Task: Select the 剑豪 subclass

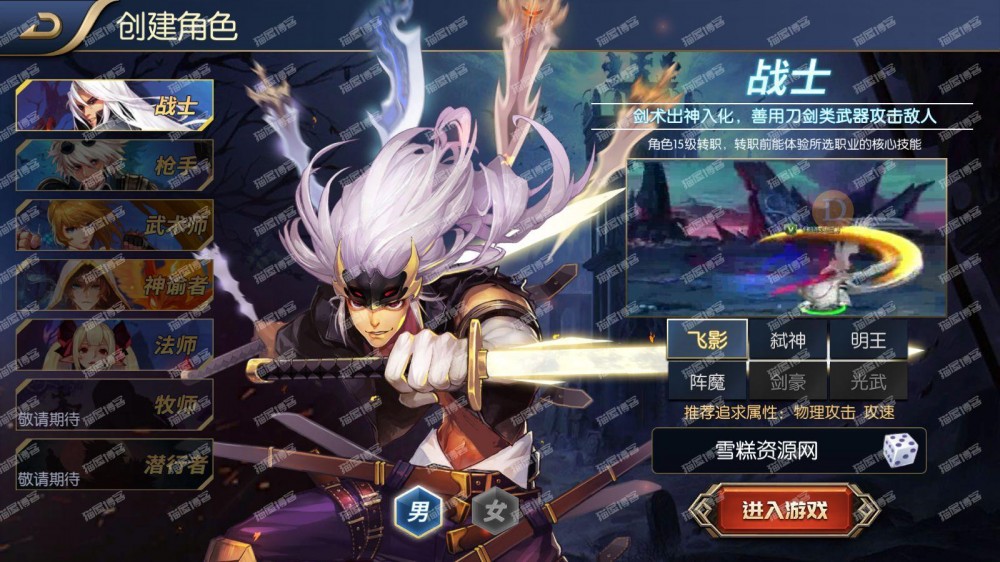Action: (x=787, y=380)
